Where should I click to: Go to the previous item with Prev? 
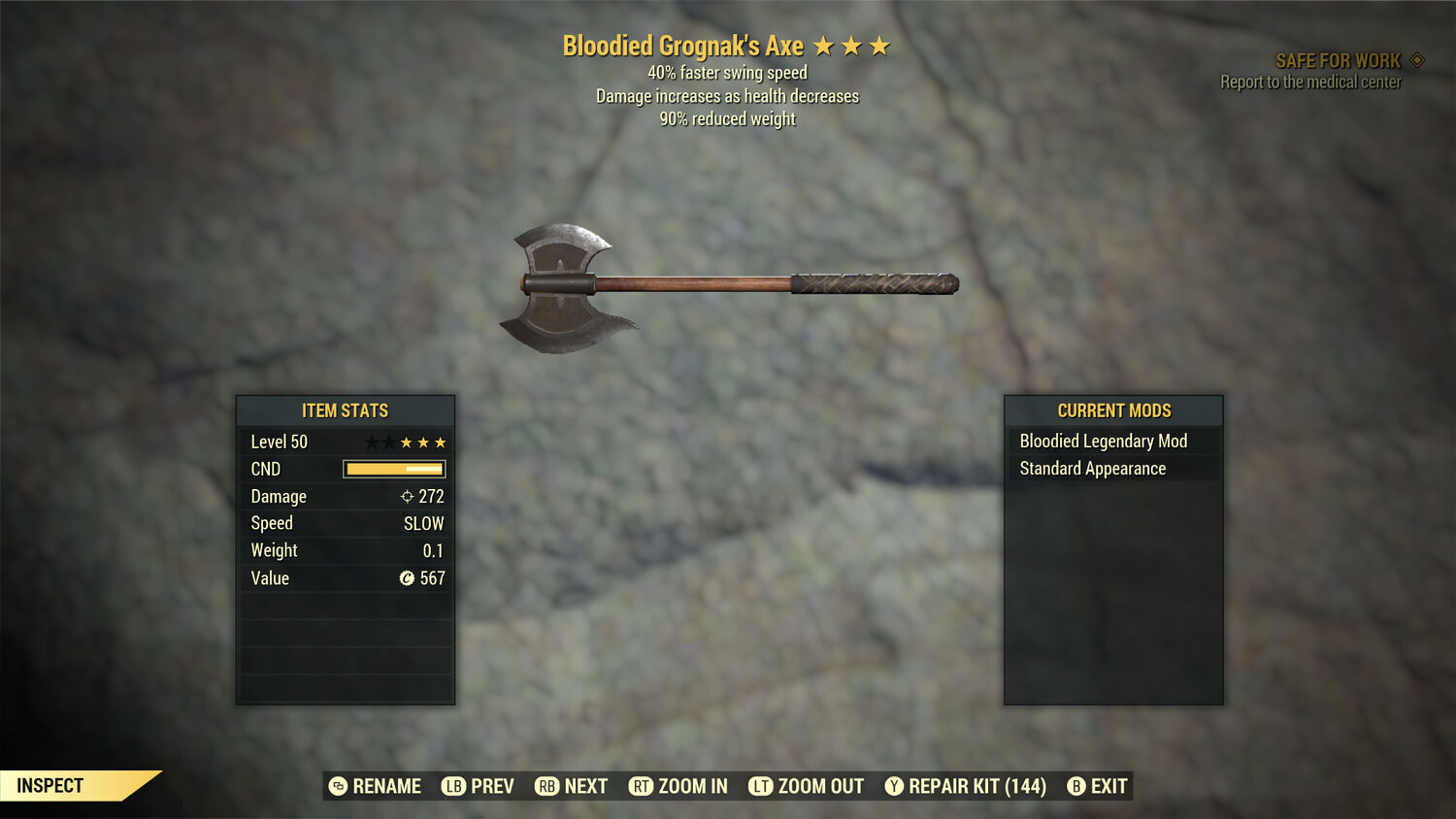point(479,786)
